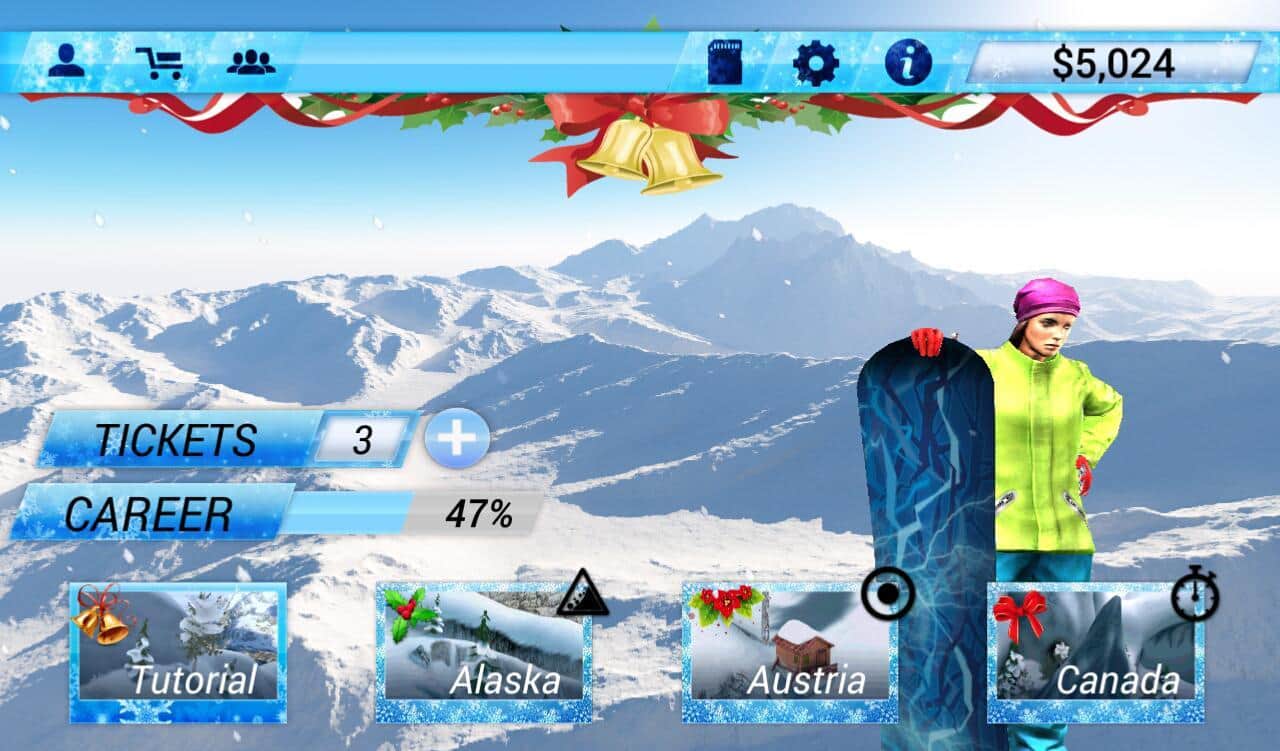The height and width of the screenshot is (751, 1280).
Task: Click the stopwatch icon on Canada
Action: (x=1196, y=595)
